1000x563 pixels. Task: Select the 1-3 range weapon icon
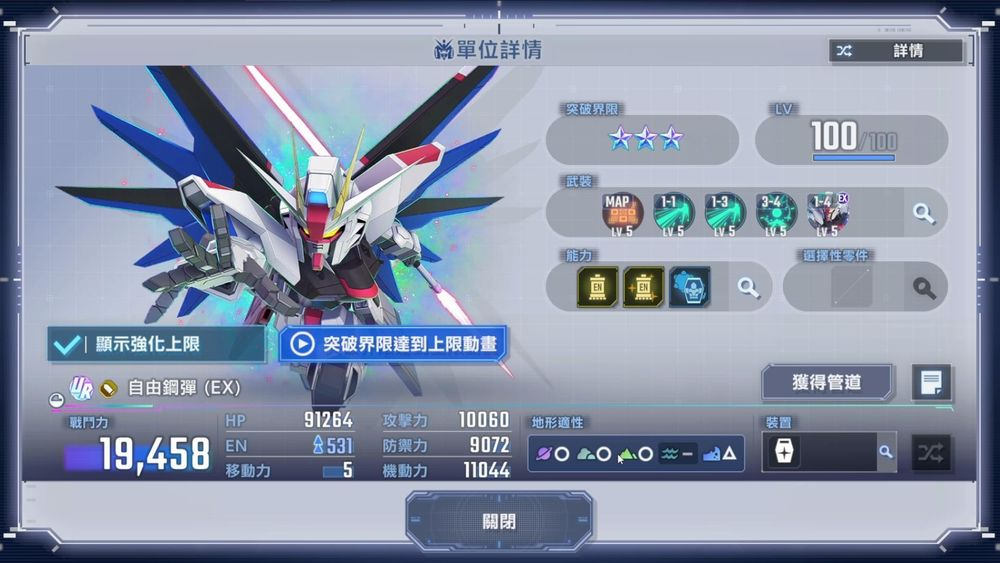tap(724, 213)
